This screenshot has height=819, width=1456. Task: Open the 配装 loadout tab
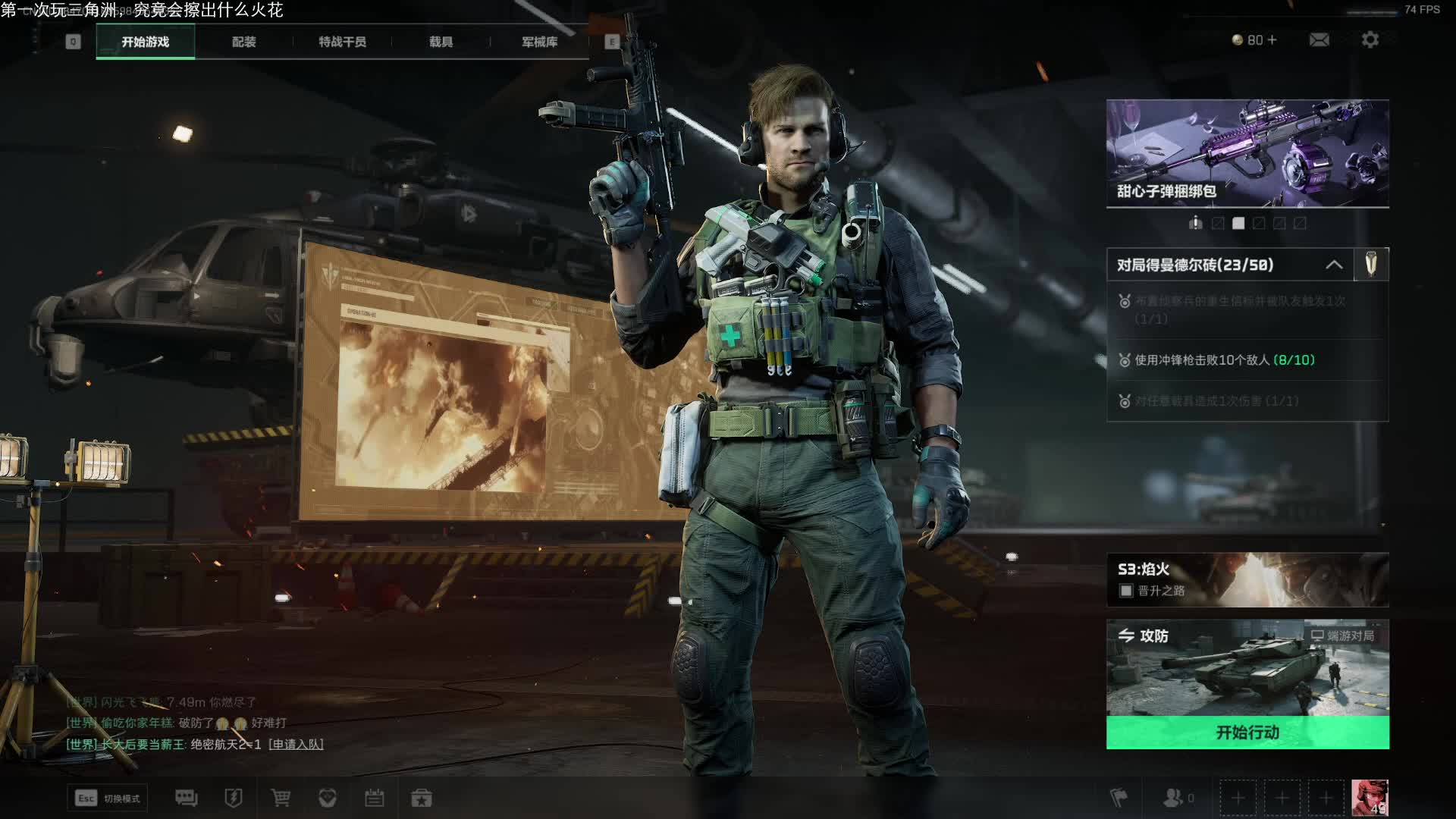point(243,42)
